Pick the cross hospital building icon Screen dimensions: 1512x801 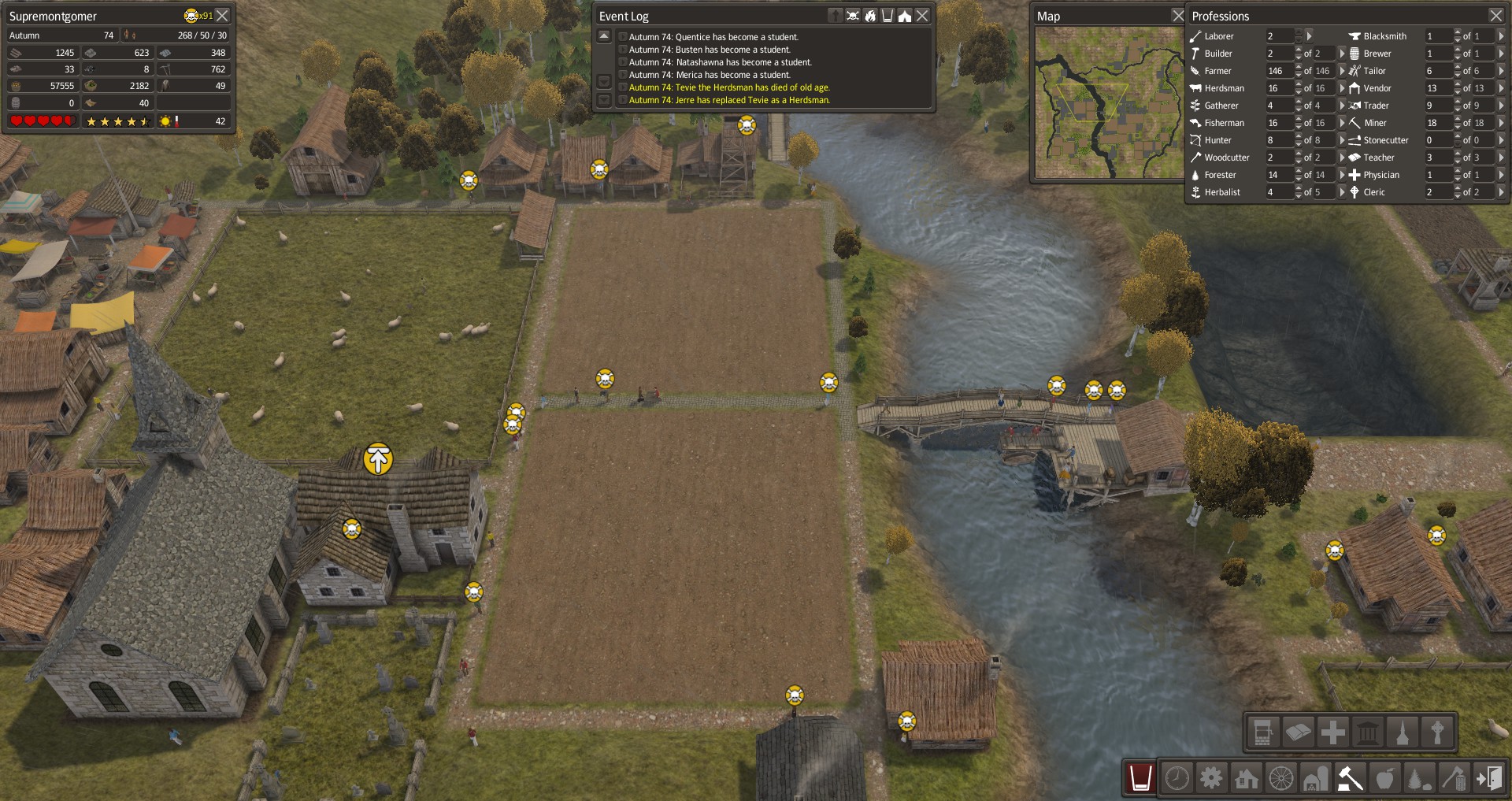pyautogui.click(x=1333, y=732)
